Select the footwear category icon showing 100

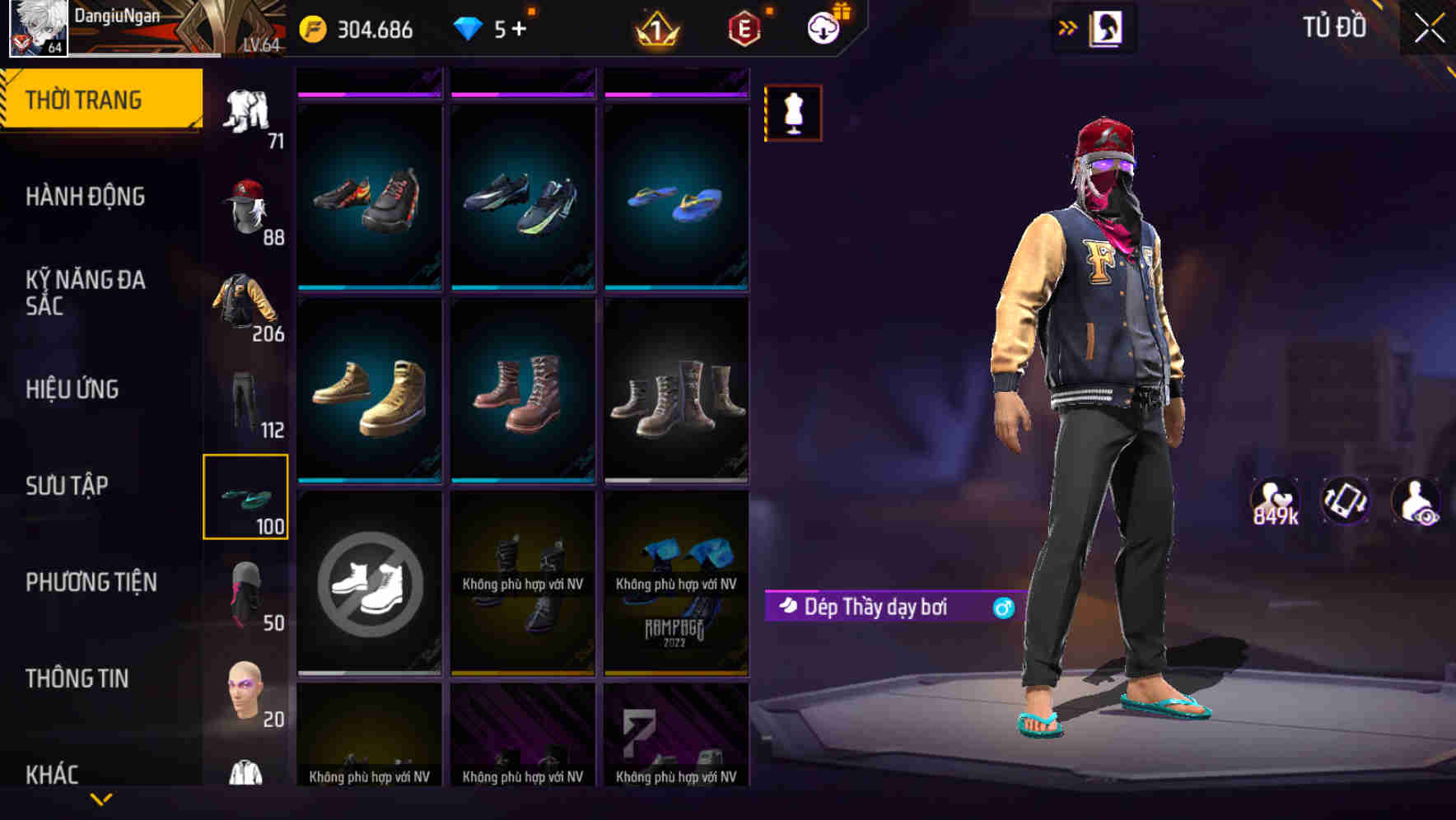pyautogui.click(x=246, y=494)
